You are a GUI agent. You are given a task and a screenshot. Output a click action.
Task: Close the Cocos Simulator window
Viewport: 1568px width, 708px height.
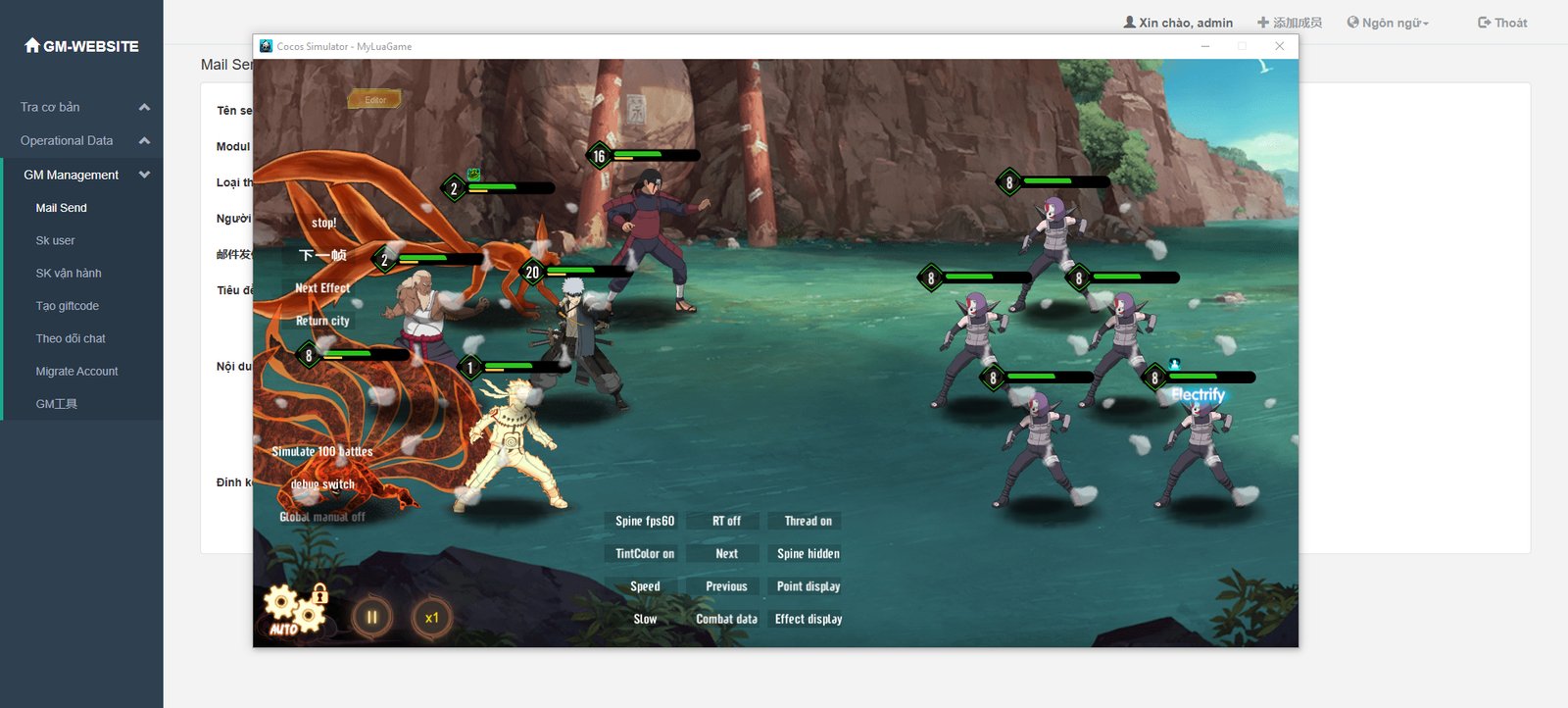point(1279,46)
